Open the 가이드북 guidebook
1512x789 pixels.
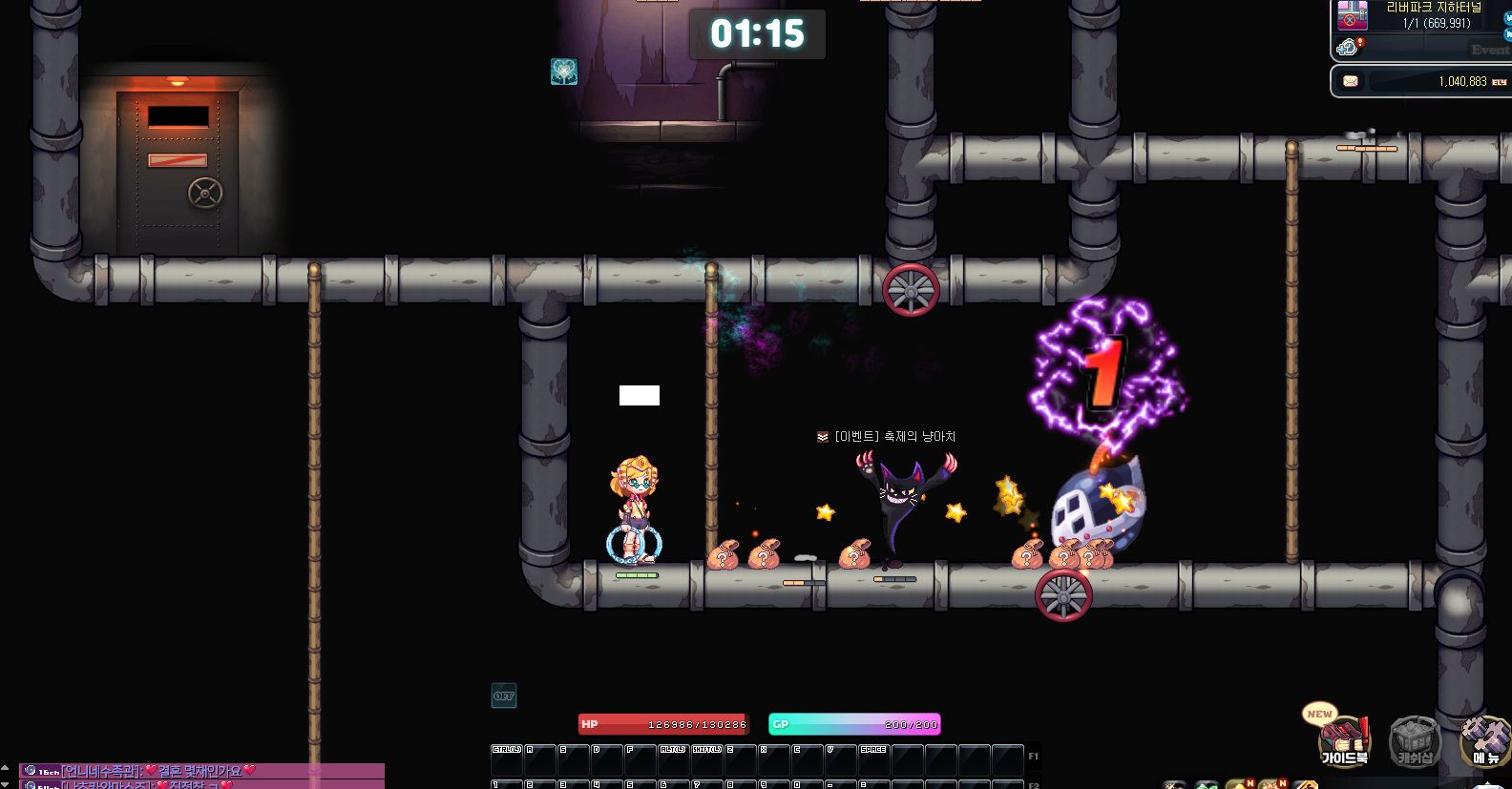click(x=1343, y=741)
